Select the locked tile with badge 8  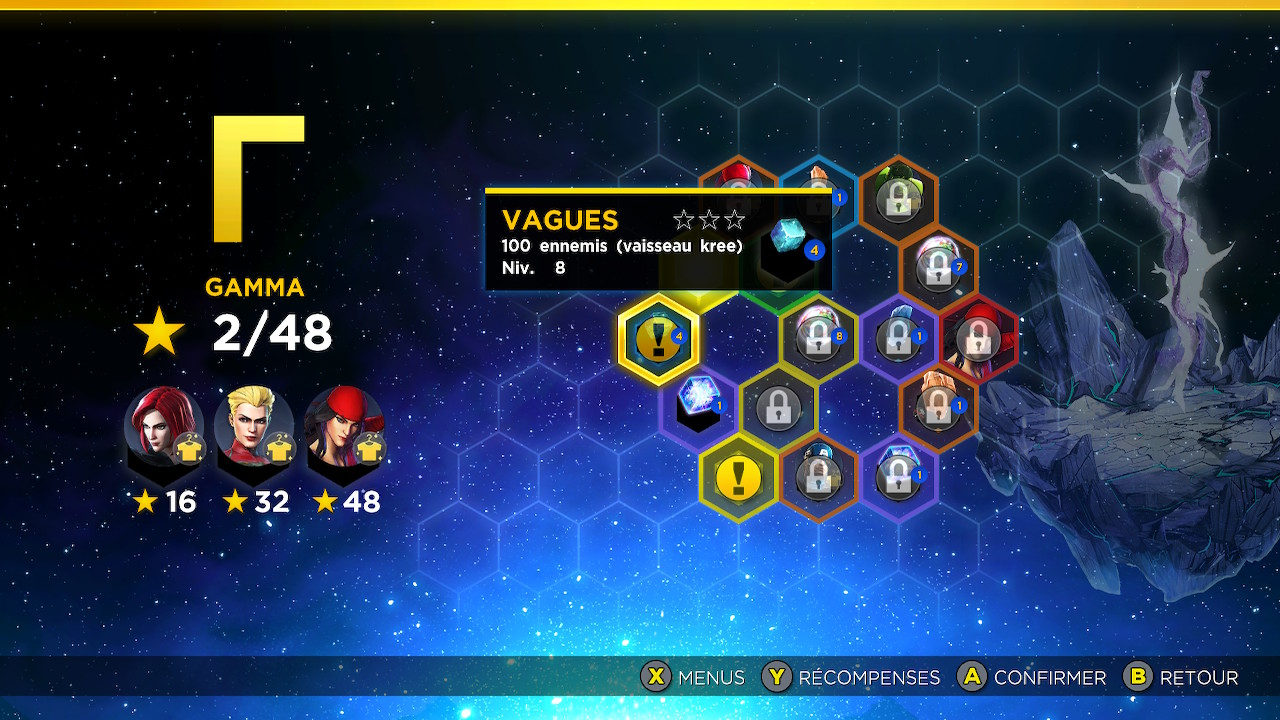point(818,338)
